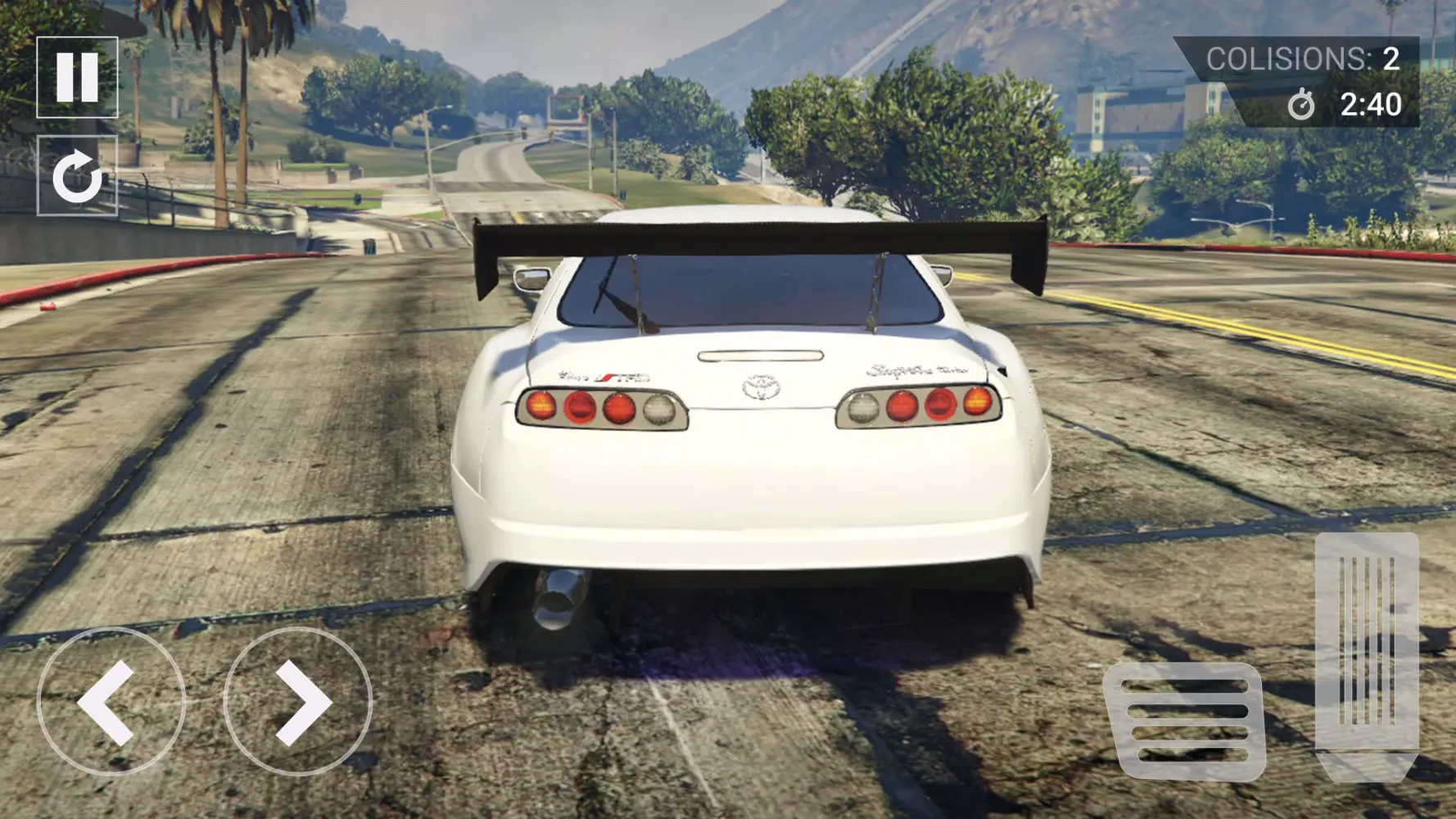Pause the game
The image size is (1456, 819).
click(x=77, y=77)
